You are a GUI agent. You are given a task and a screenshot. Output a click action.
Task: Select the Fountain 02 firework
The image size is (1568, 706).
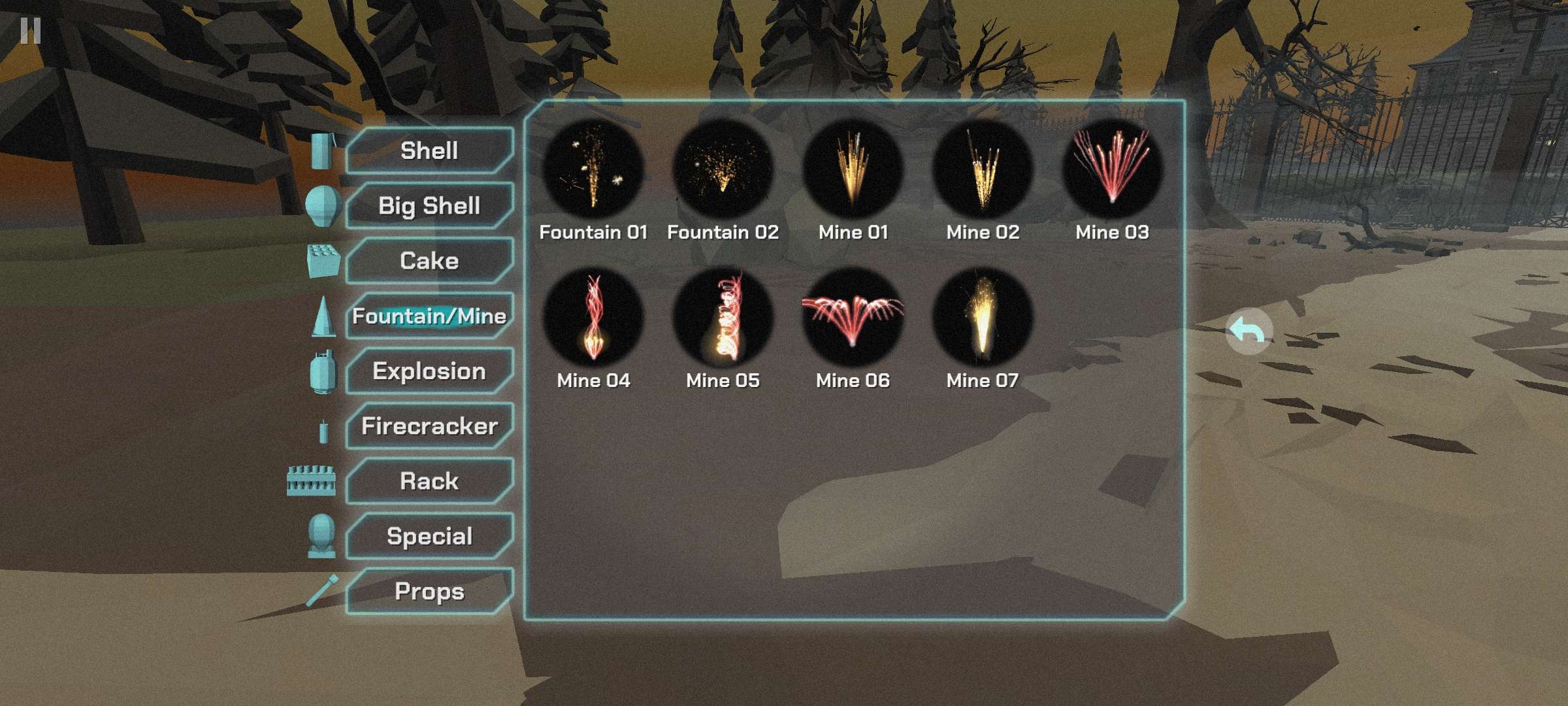[723, 169]
